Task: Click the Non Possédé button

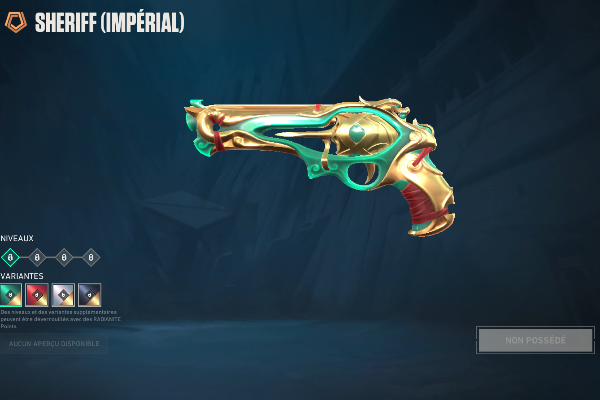Action: tap(535, 340)
